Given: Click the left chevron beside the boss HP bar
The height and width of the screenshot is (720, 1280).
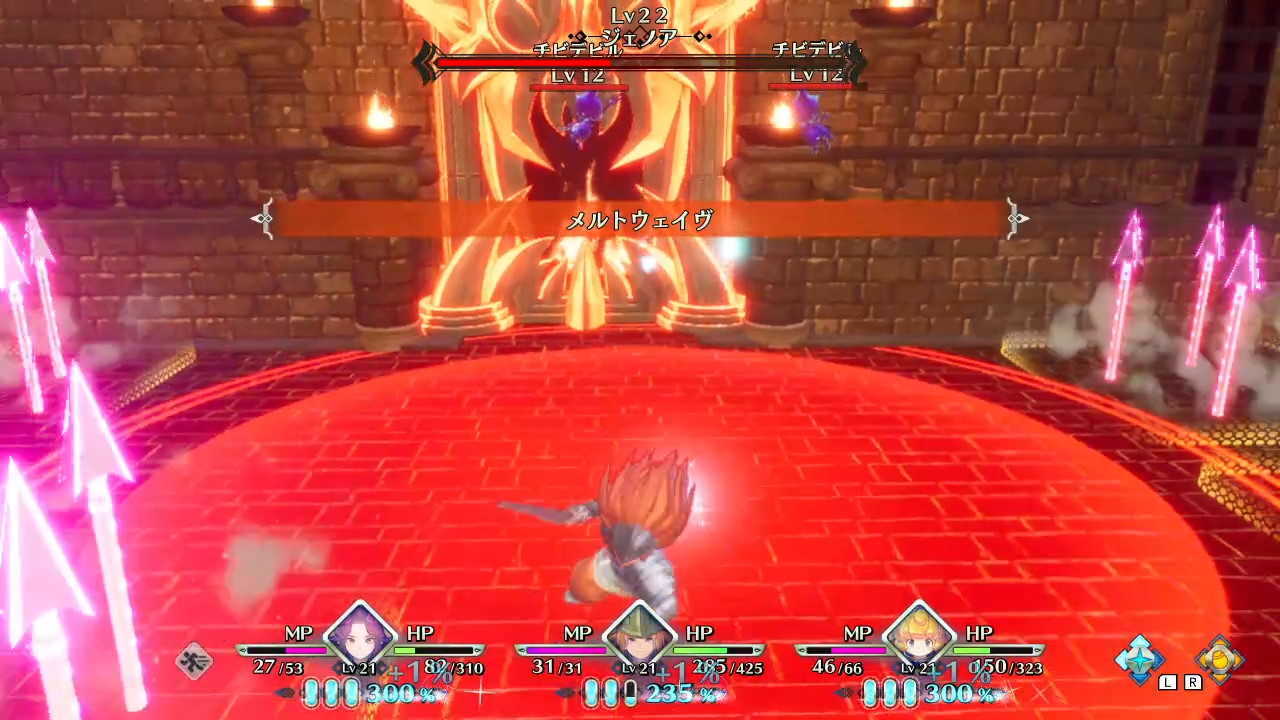Looking at the screenshot, I should click(428, 62).
